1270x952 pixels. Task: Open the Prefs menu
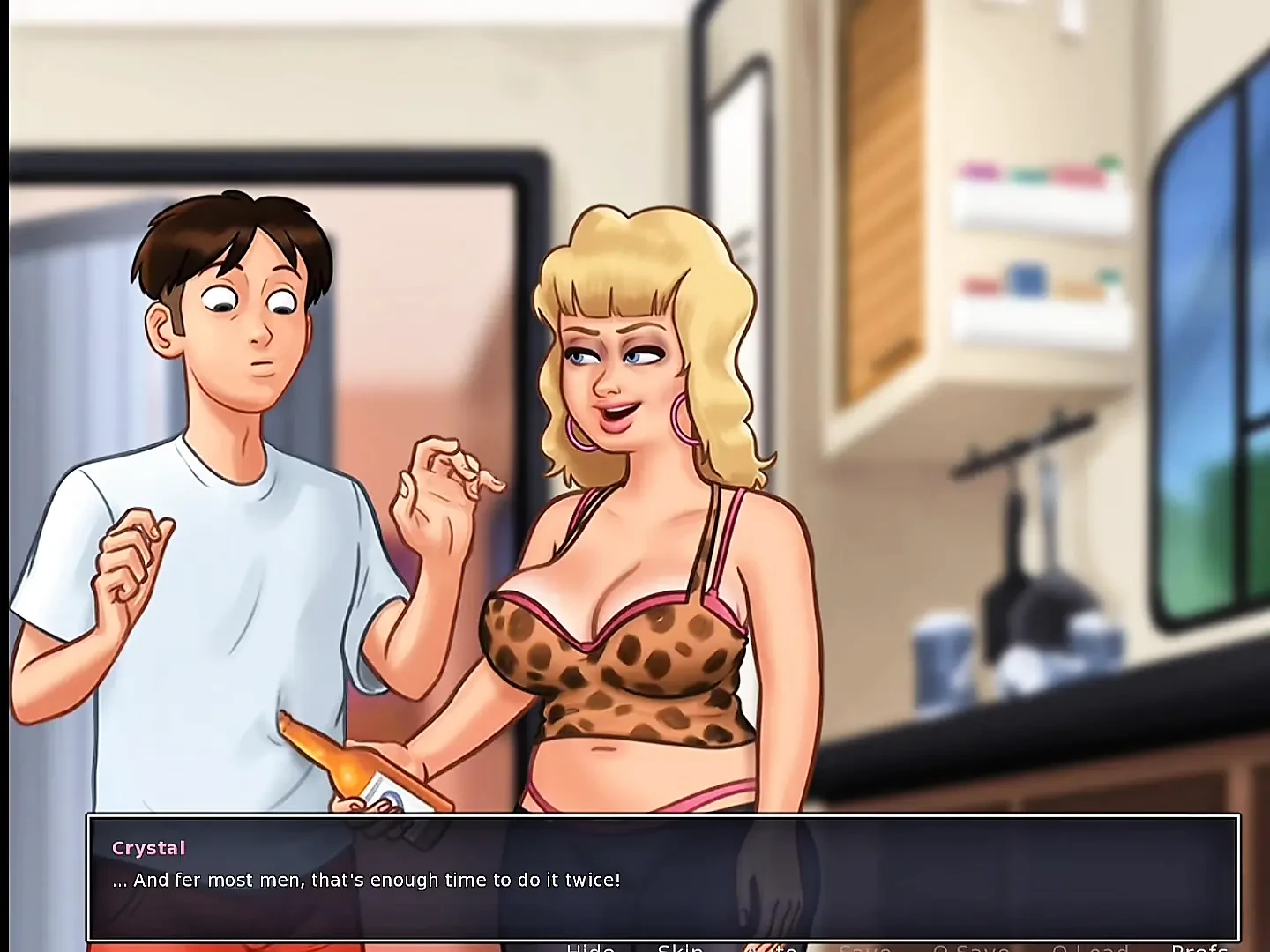click(1199, 948)
